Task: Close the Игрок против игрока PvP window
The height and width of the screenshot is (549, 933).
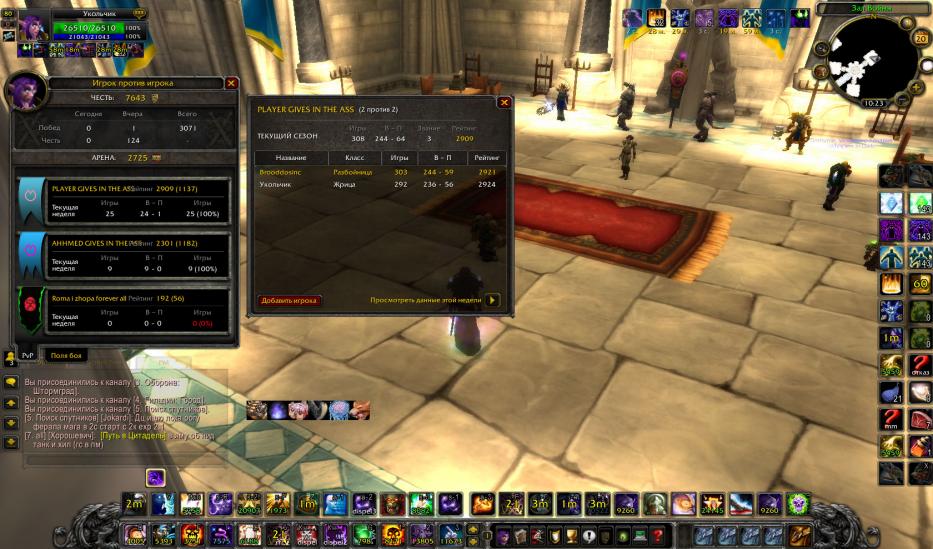Action: (x=231, y=84)
